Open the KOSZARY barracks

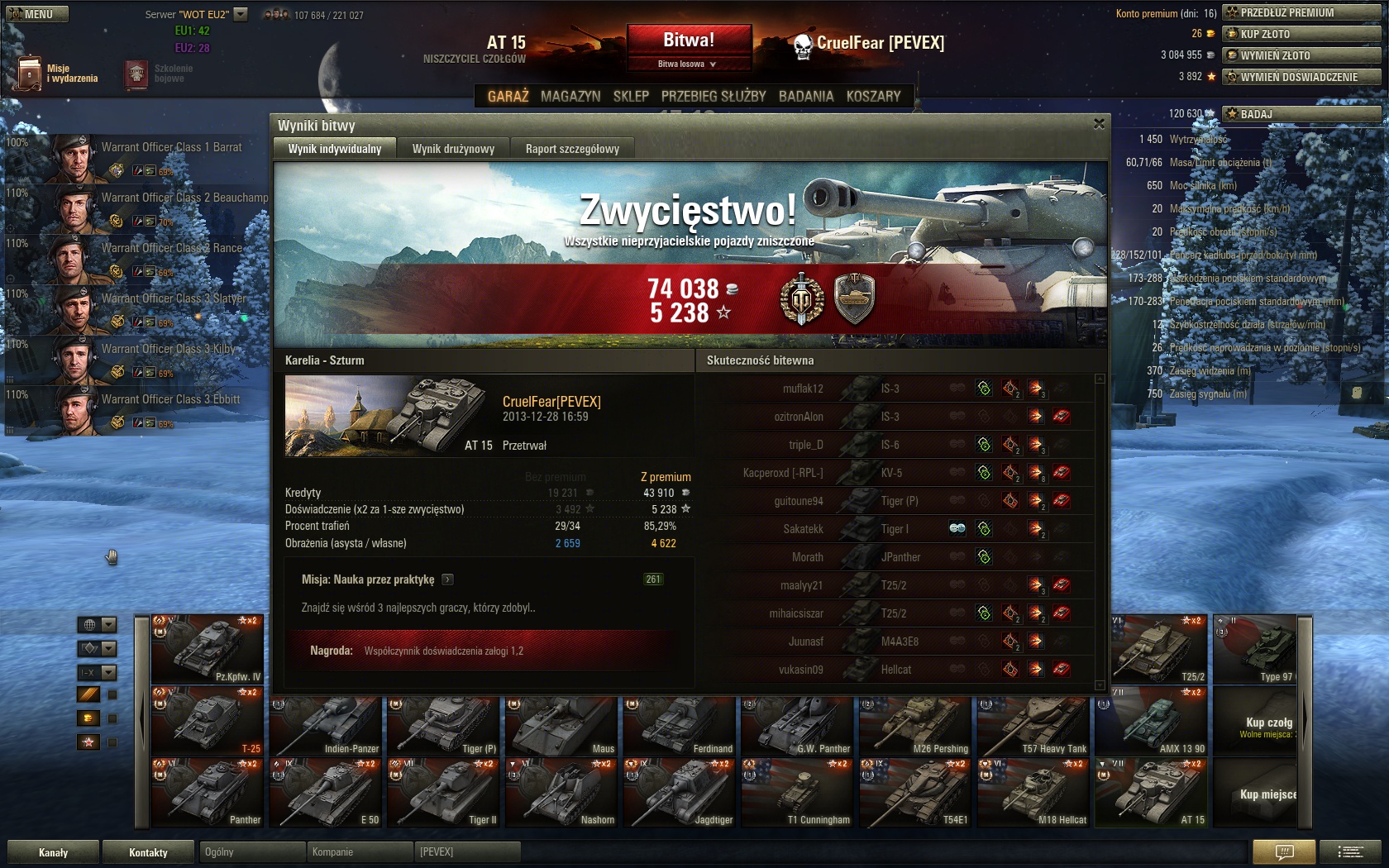[x=873, y=96]
